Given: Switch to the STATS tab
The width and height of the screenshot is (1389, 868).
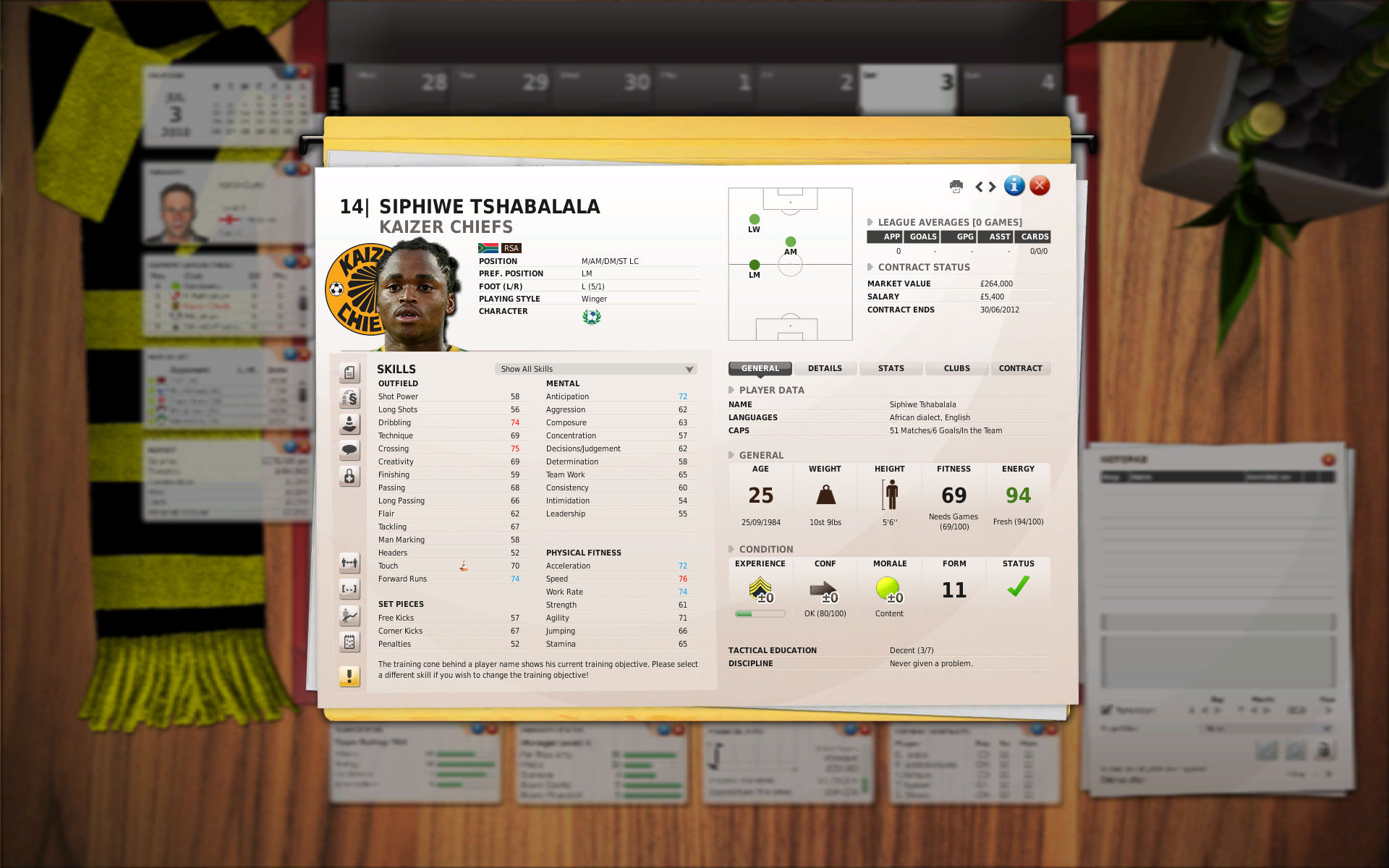Looking at the screenshot, I should (891, 368).
